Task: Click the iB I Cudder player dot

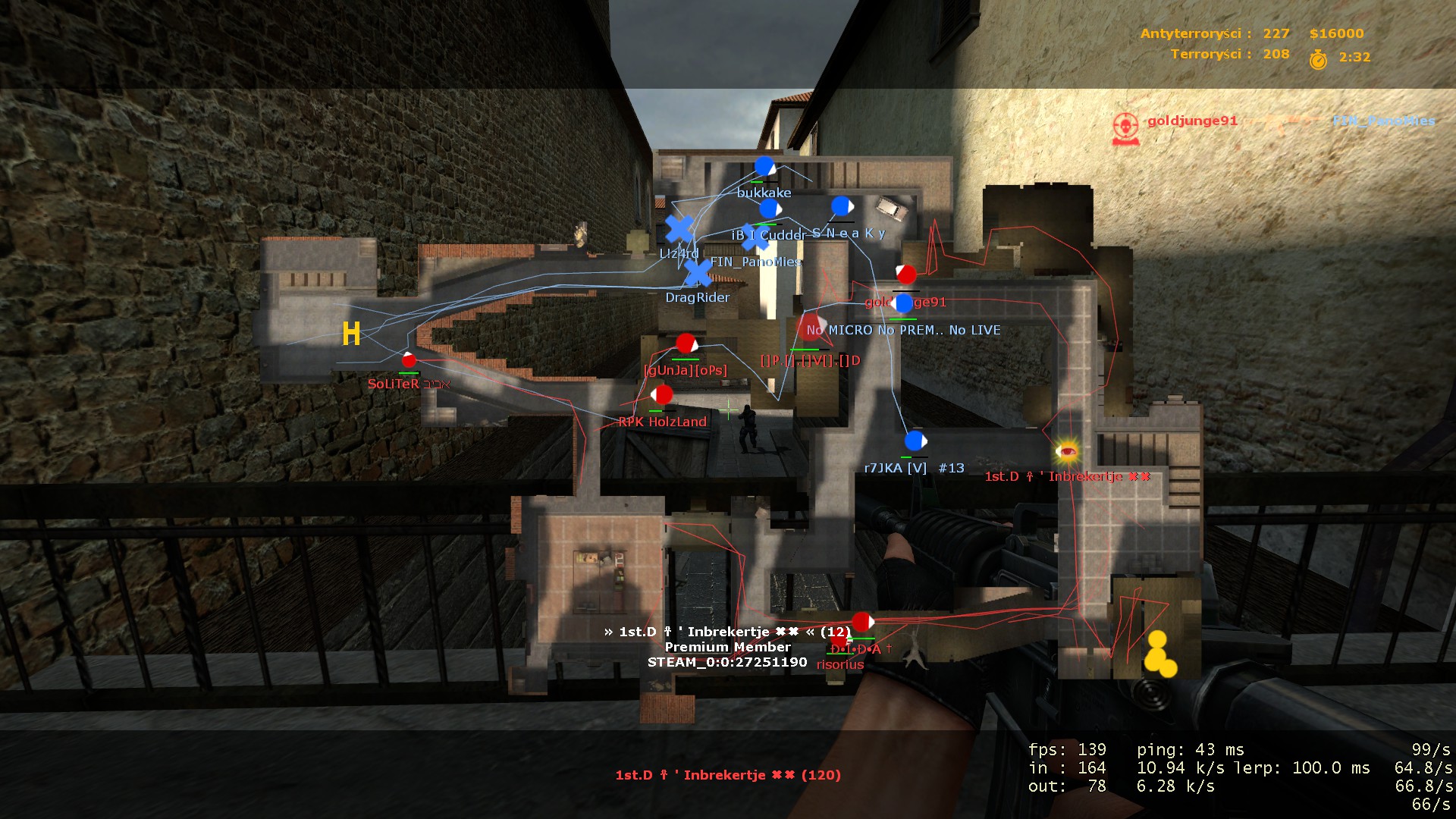Action: 770,209
